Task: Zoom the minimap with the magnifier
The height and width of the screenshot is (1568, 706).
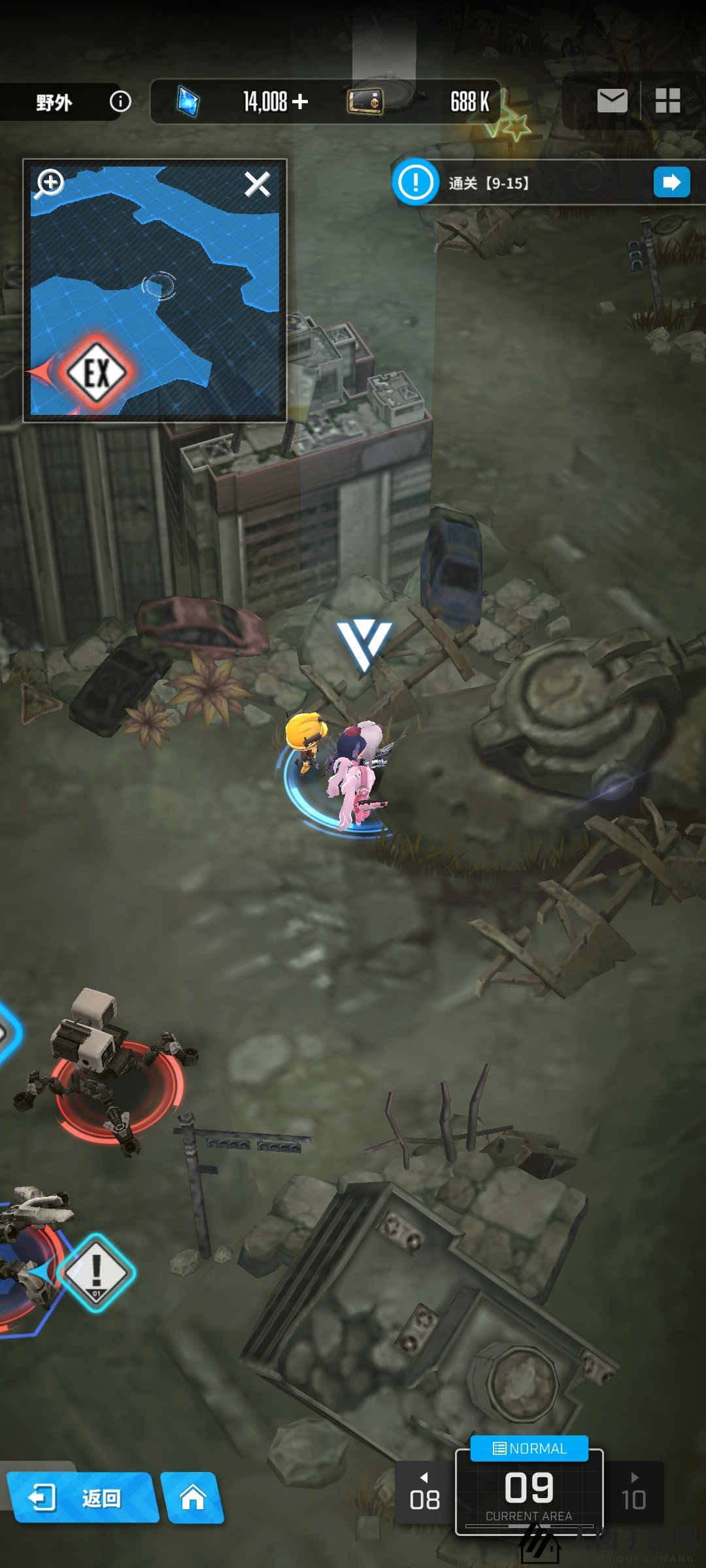Action: point(50,184)
